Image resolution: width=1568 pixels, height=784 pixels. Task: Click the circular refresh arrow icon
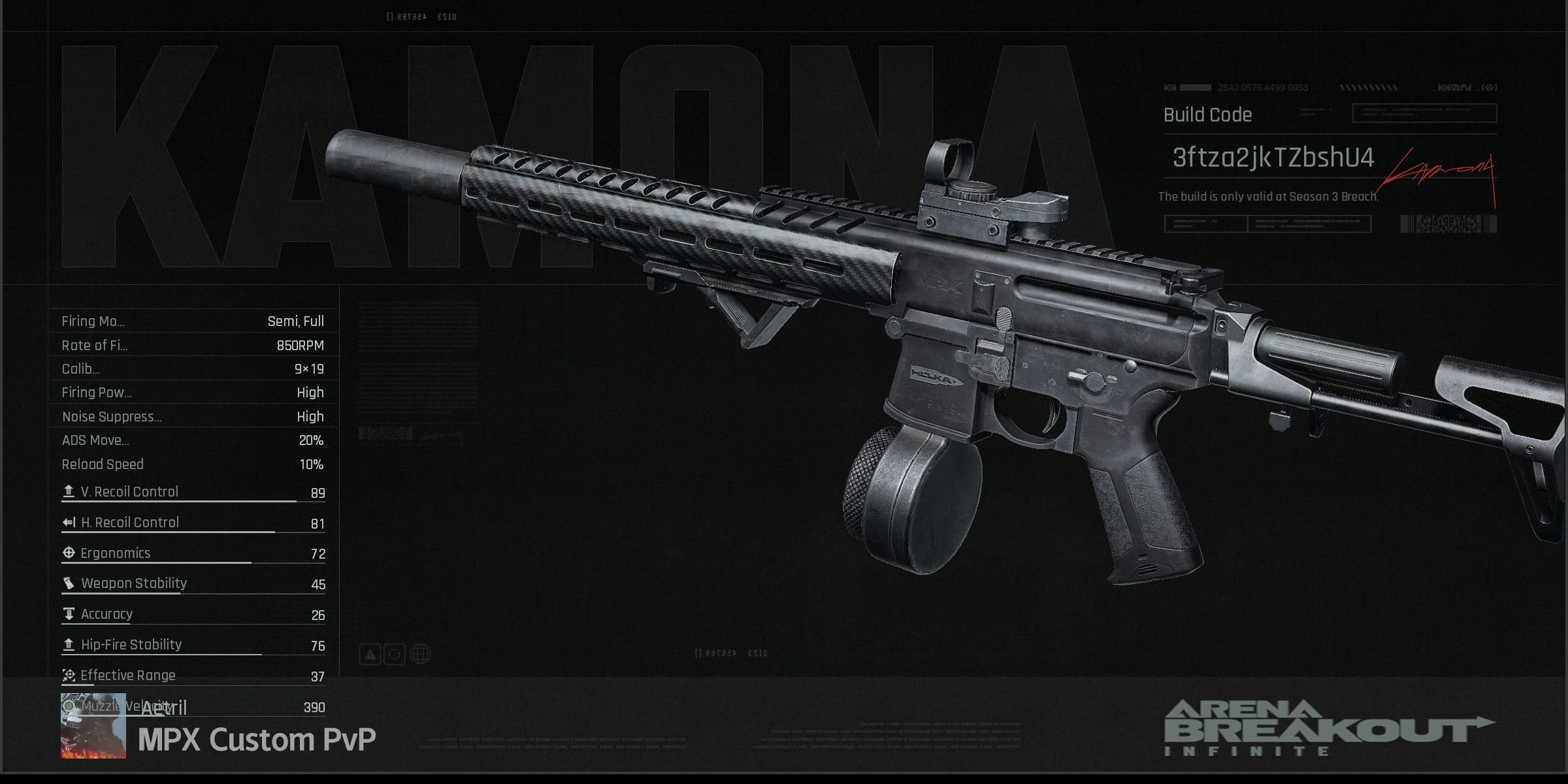click(395, 654)
